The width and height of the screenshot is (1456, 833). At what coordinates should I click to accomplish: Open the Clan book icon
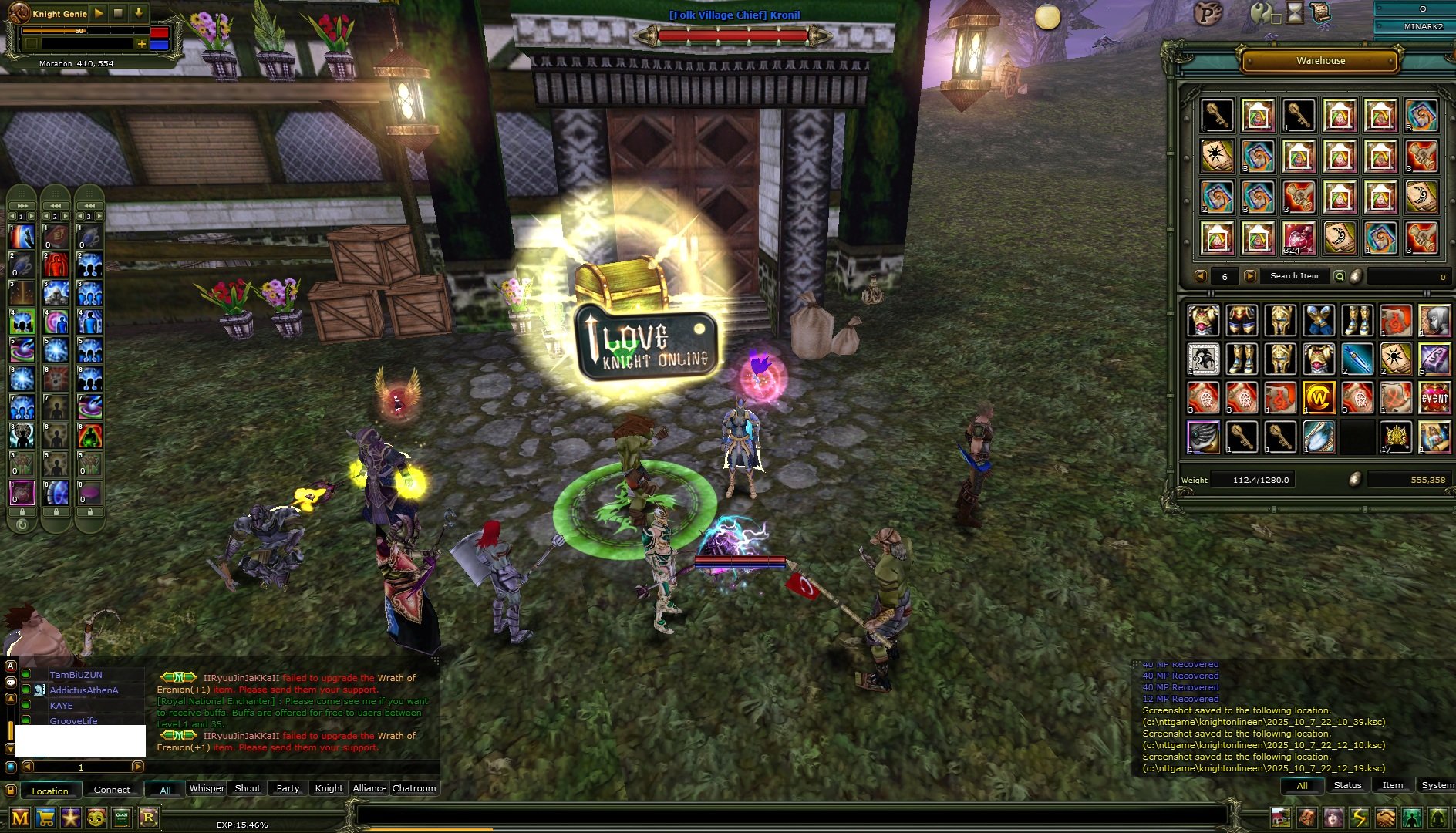pyautogui.click(x=122, y=818)
